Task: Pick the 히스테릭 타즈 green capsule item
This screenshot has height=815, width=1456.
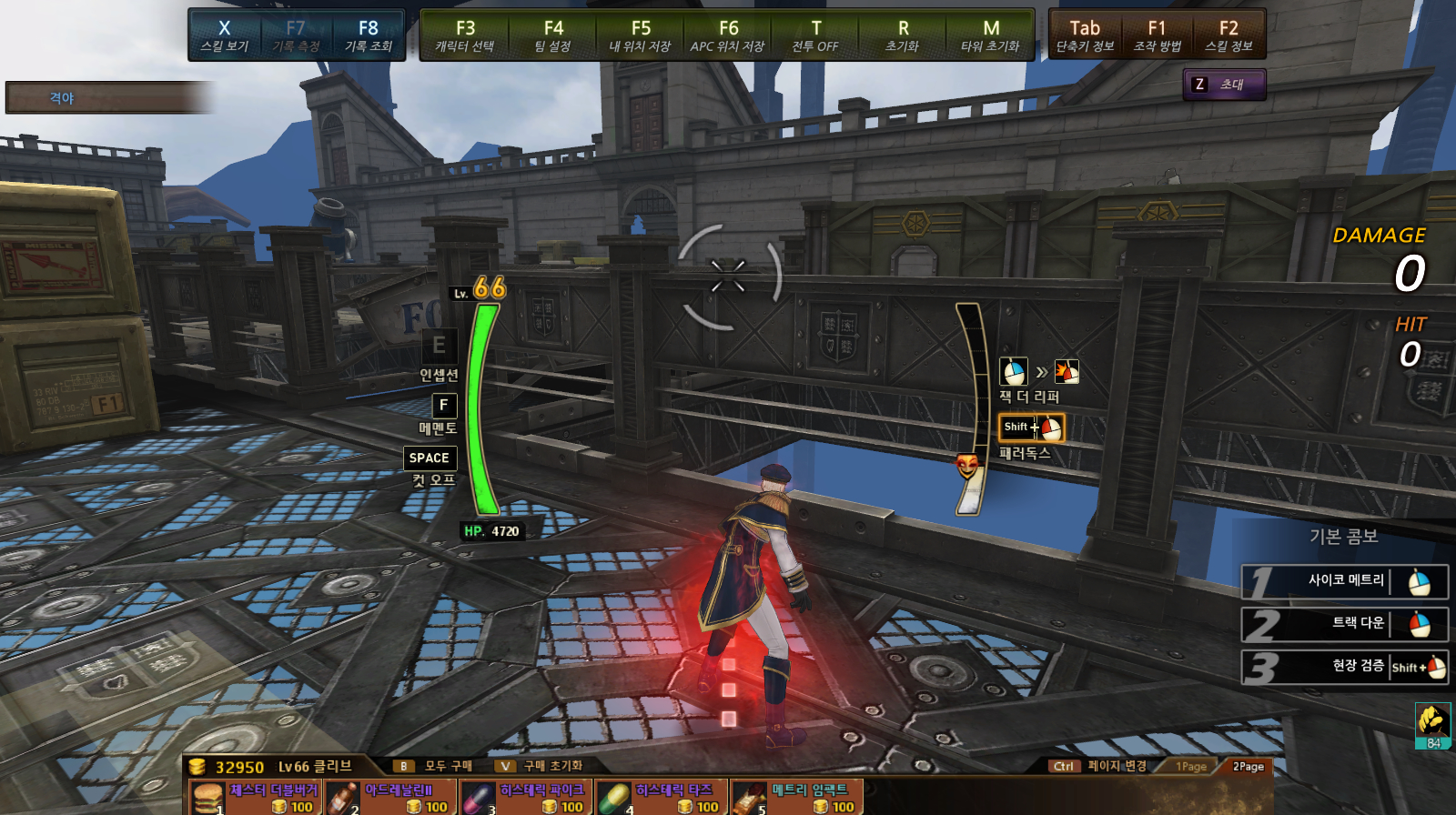Action: [x=662, y=798]
